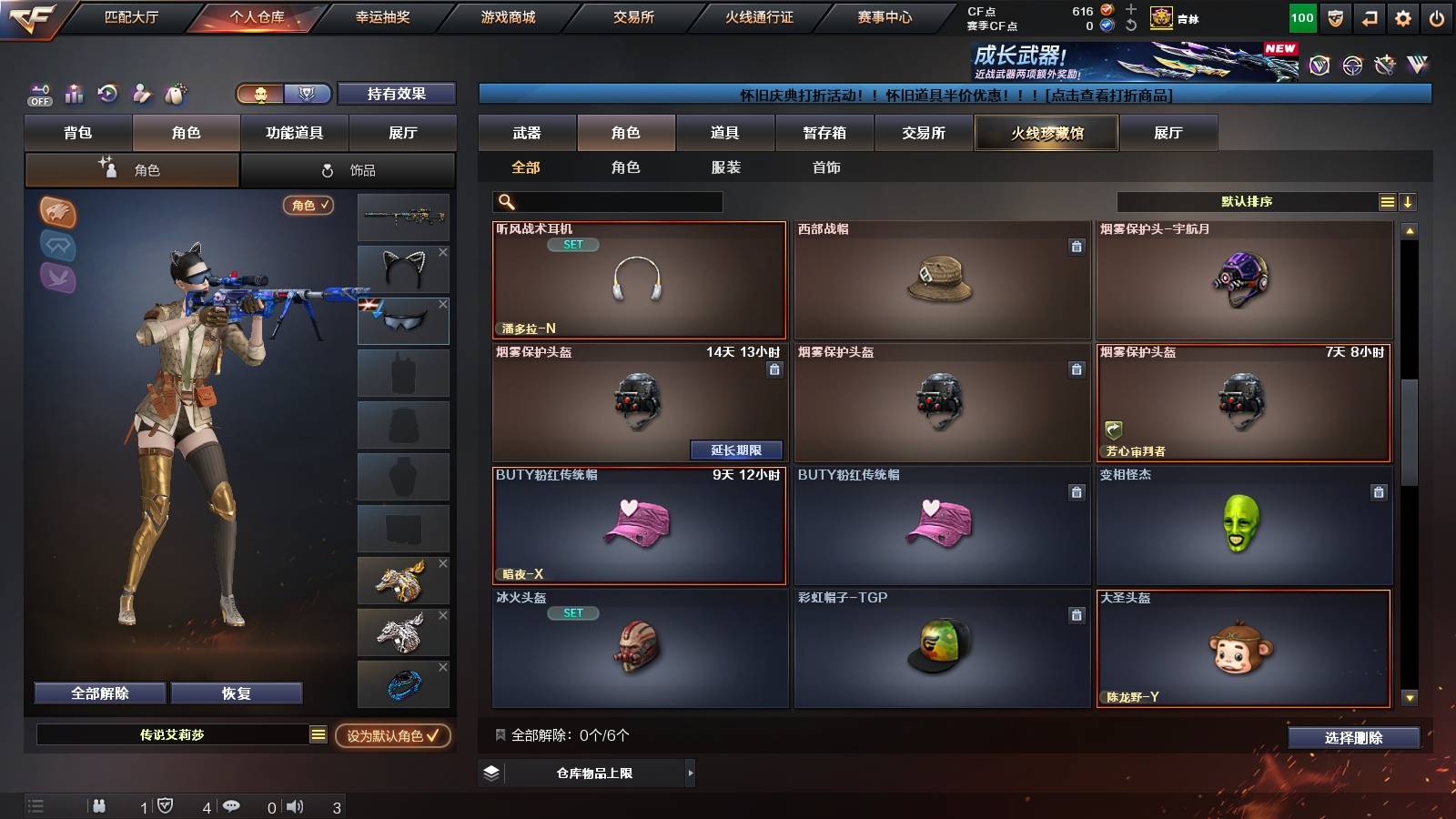
Task: Click the 选择删除 button
Action: [1354, 738]
